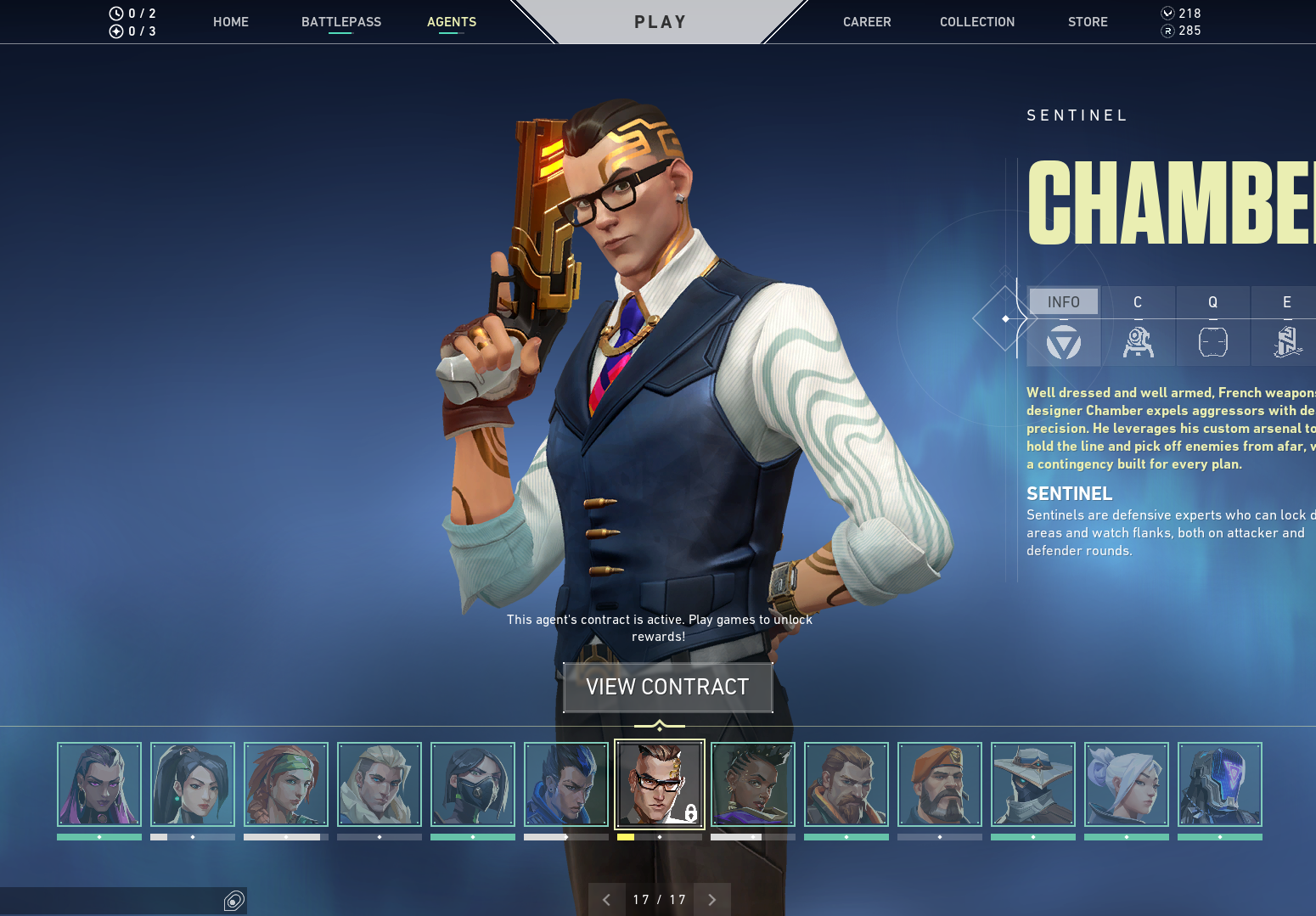Open the Collection page
The width and height of the screenshot is (1316, 916).
coord(977,22)
